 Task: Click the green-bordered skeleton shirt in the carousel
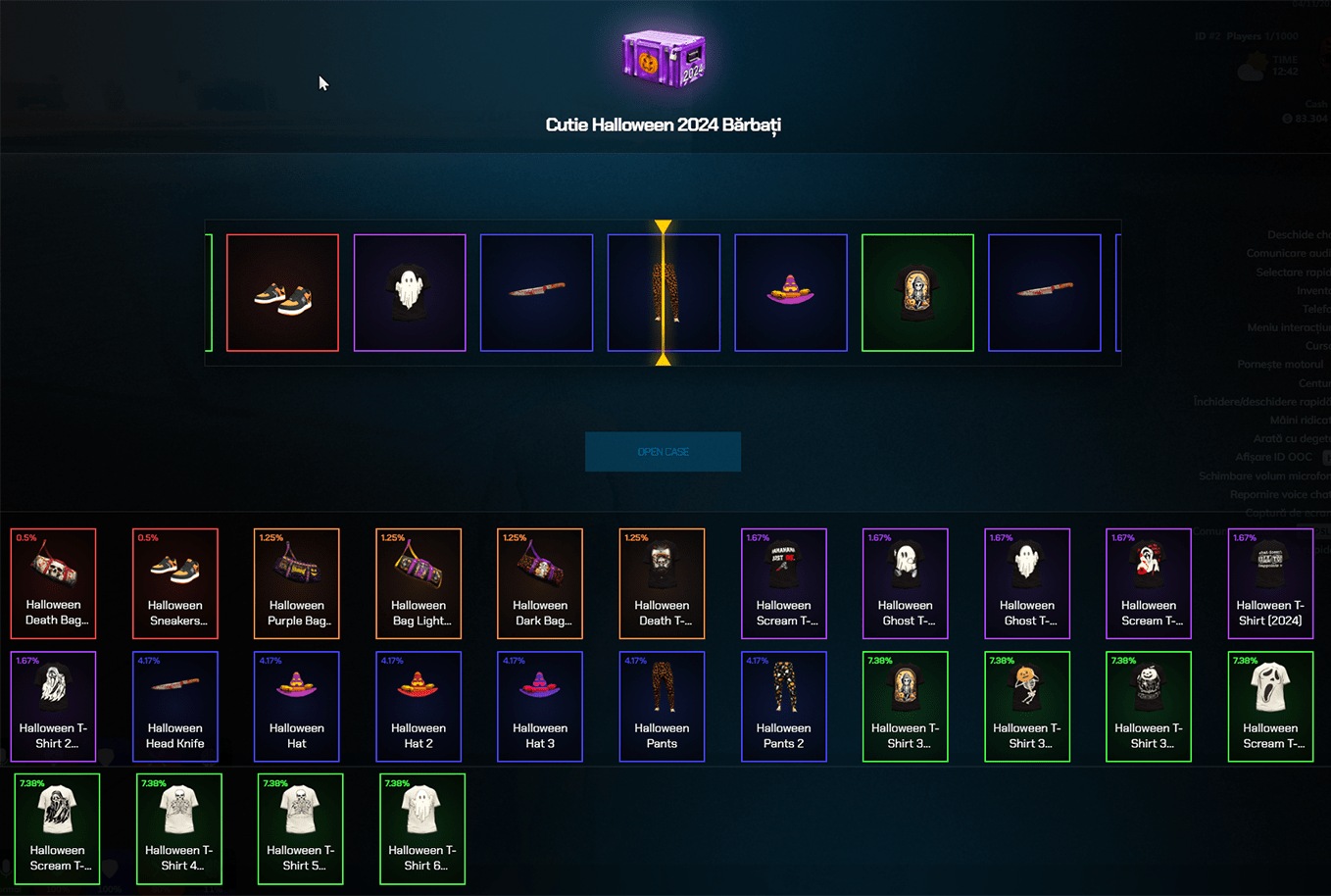(x=917, y=292)
